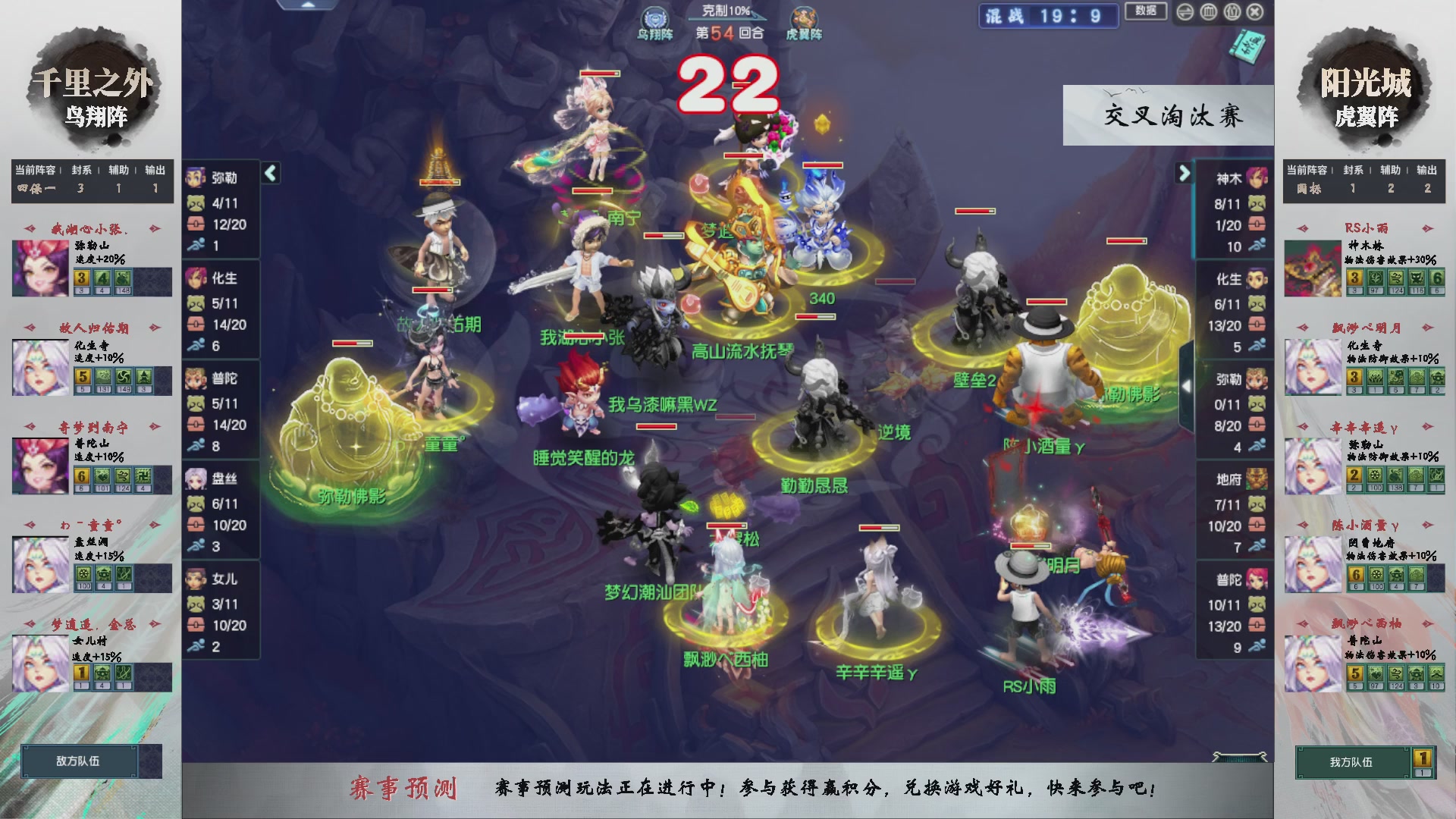Image resolution: width=1456 pixels, height=819 pixels.
Task: Select 化生 character portrait in left unit panel
Action: click(195, 278)
